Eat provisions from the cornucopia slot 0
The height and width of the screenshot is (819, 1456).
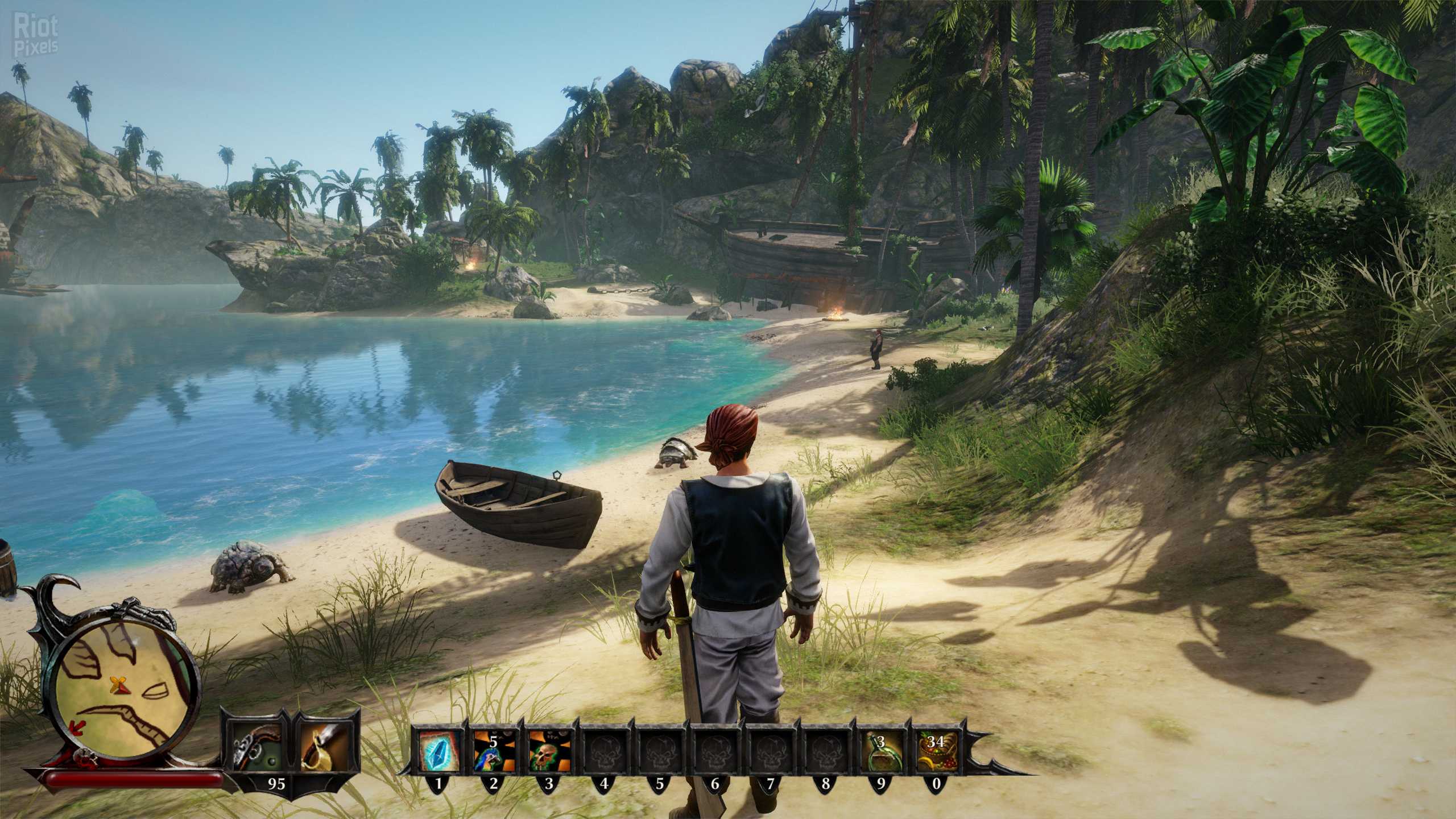point(936,749)
